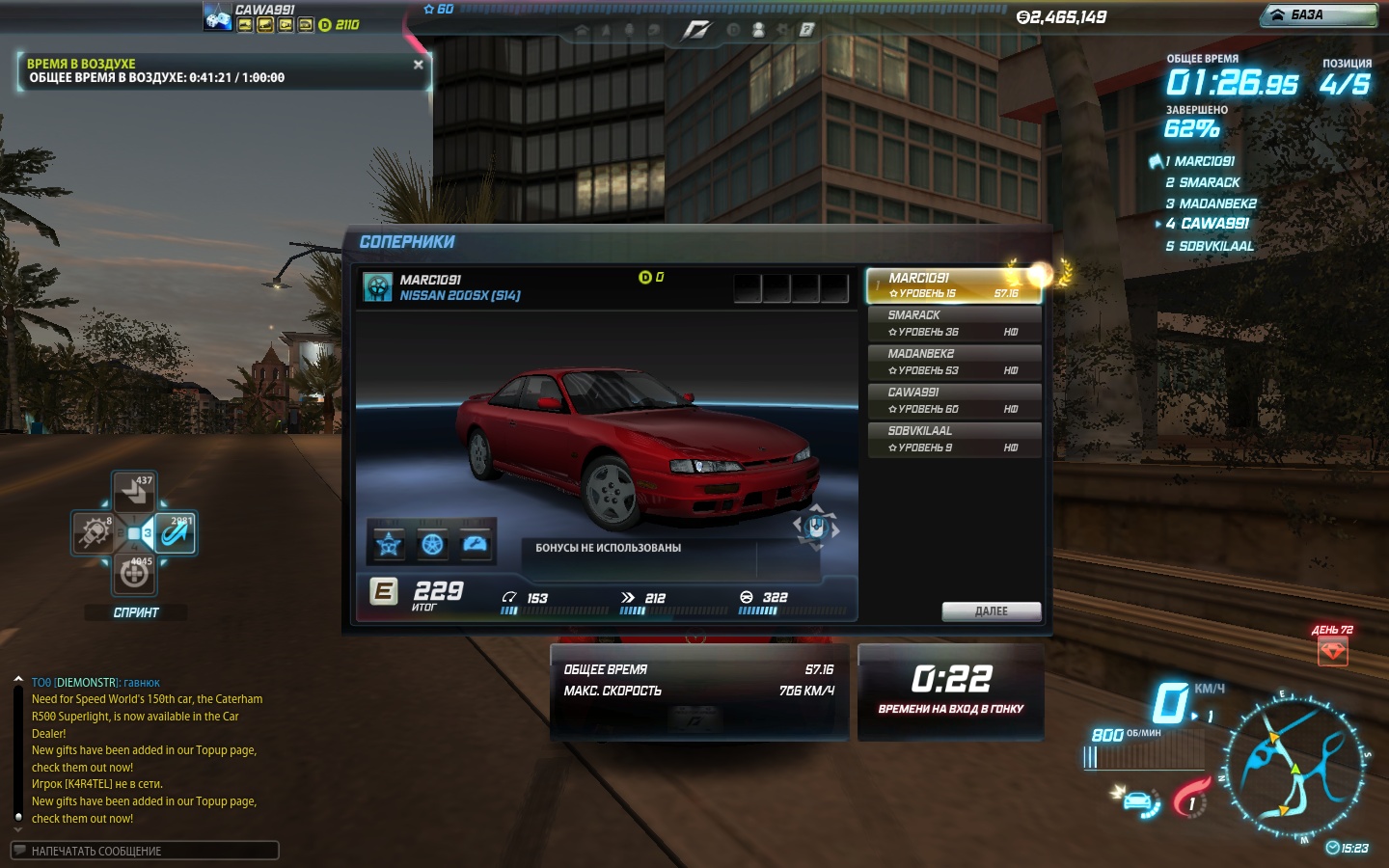Activate the nitrous powerup with double arrows

(x=134, y=493)
